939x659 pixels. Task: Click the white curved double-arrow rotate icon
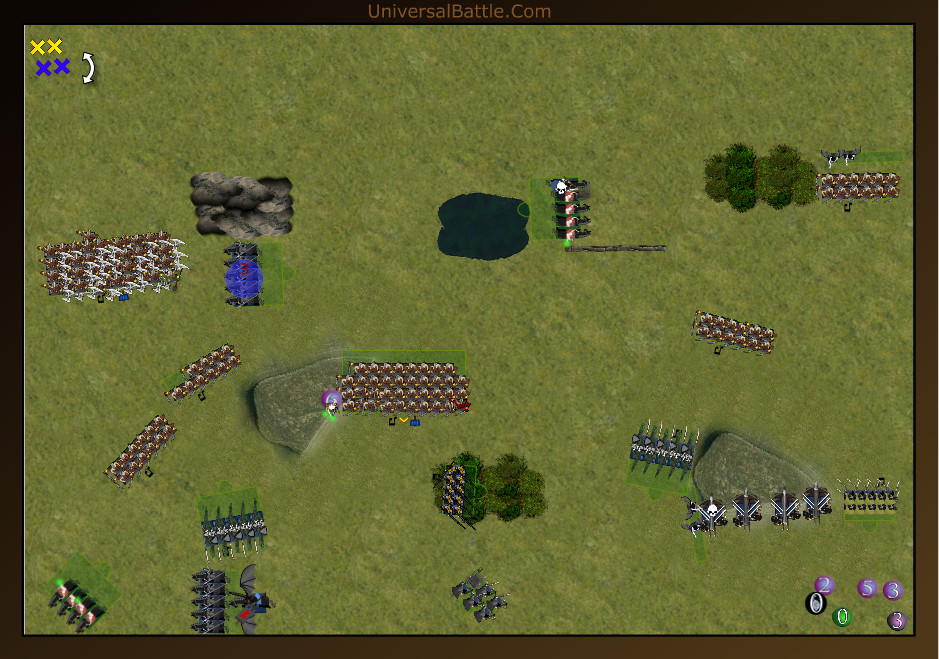(89, 67)
